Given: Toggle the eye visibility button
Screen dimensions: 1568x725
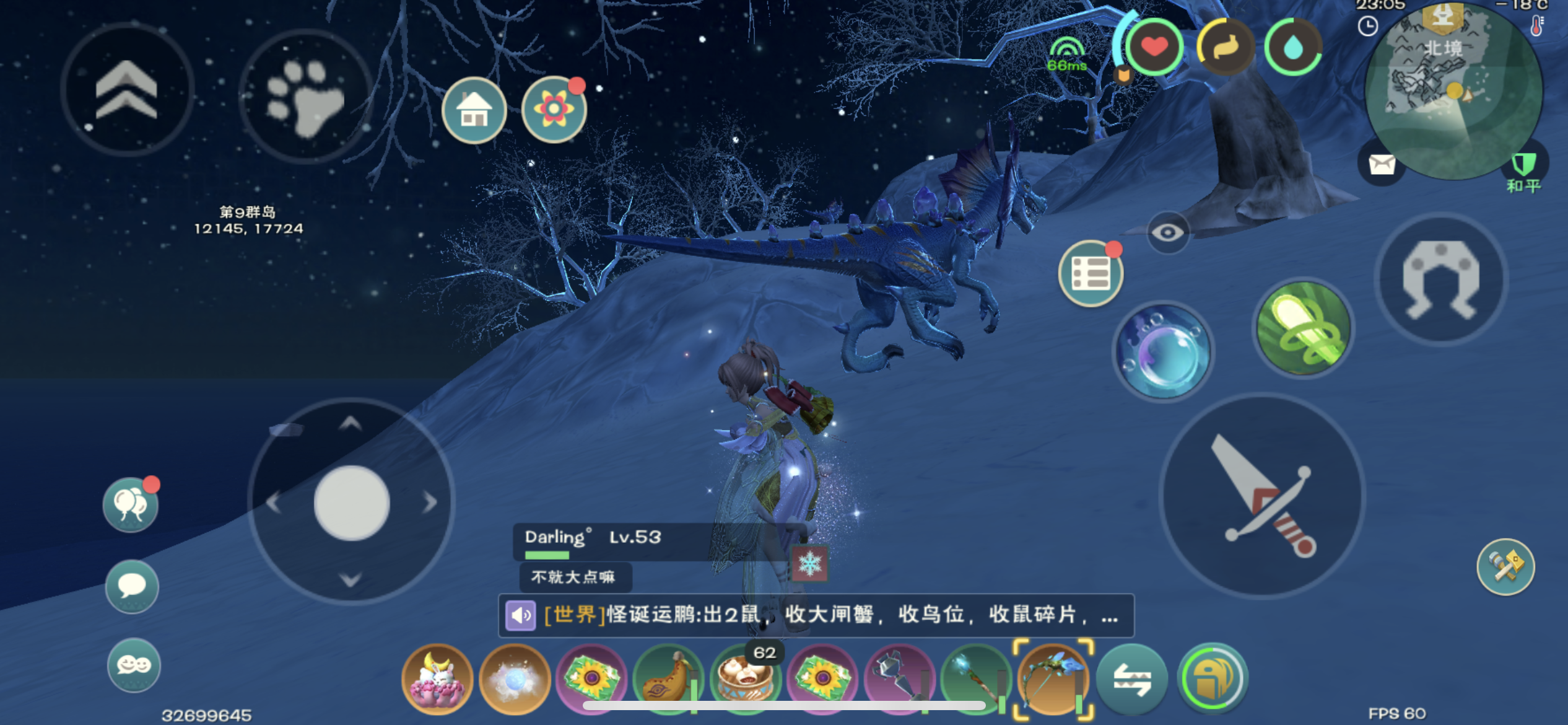Looking at the screenshot, I should click(x=1167, y=233).
